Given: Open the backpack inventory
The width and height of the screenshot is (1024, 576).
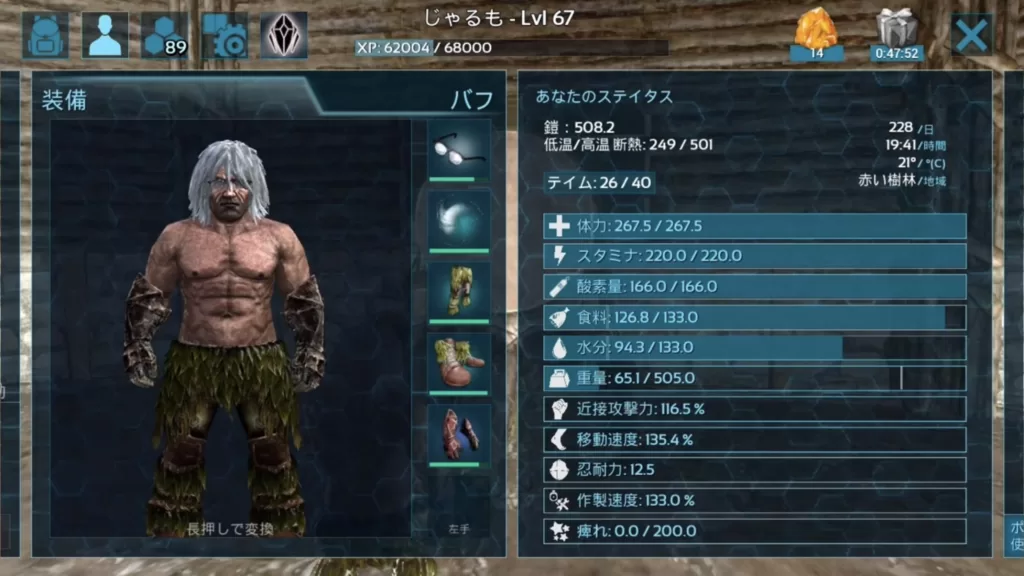Looking at the screenshot, I should [x=45, y=36].
